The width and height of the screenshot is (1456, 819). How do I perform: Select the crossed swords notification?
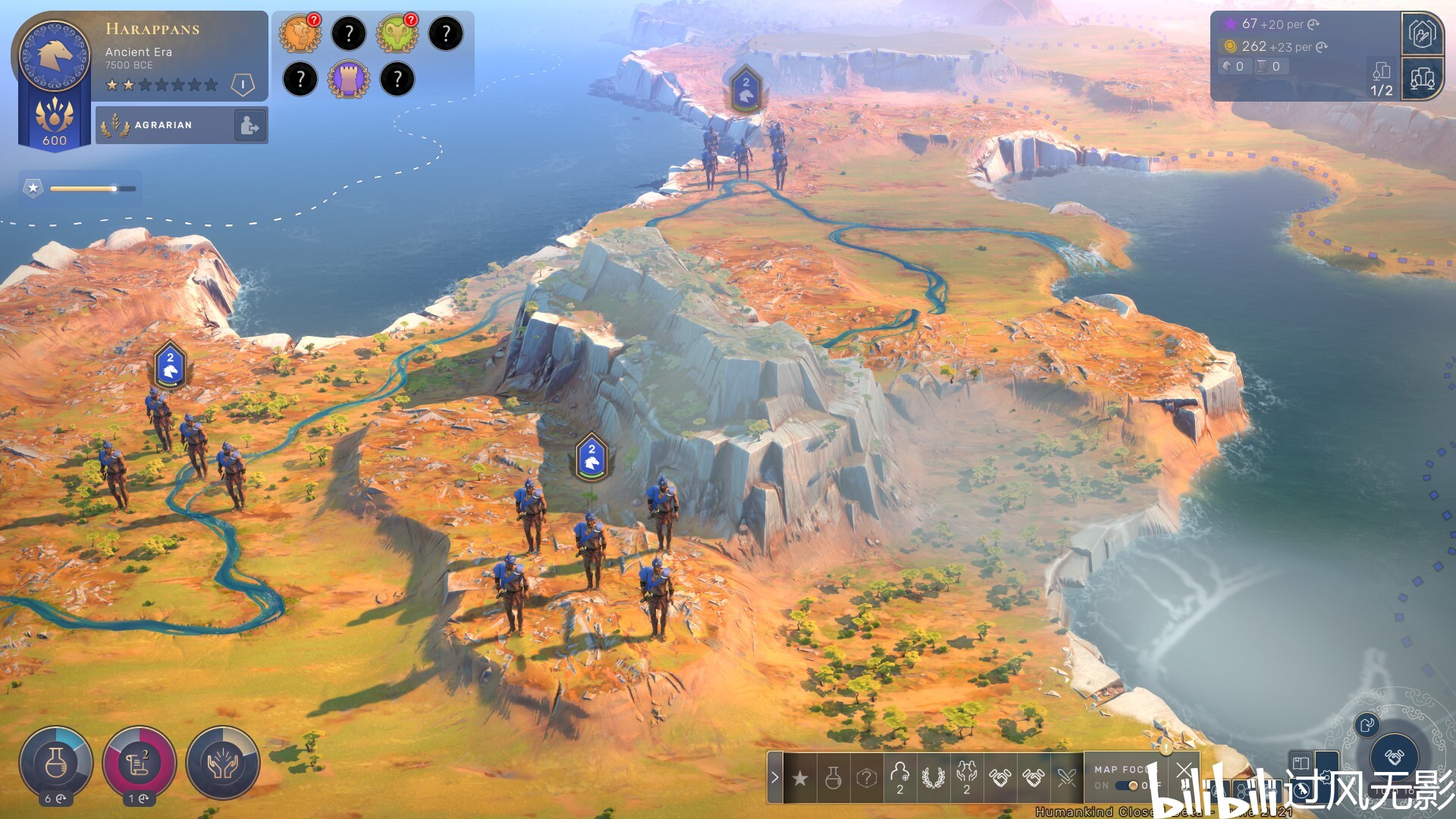pos(1067,778)
